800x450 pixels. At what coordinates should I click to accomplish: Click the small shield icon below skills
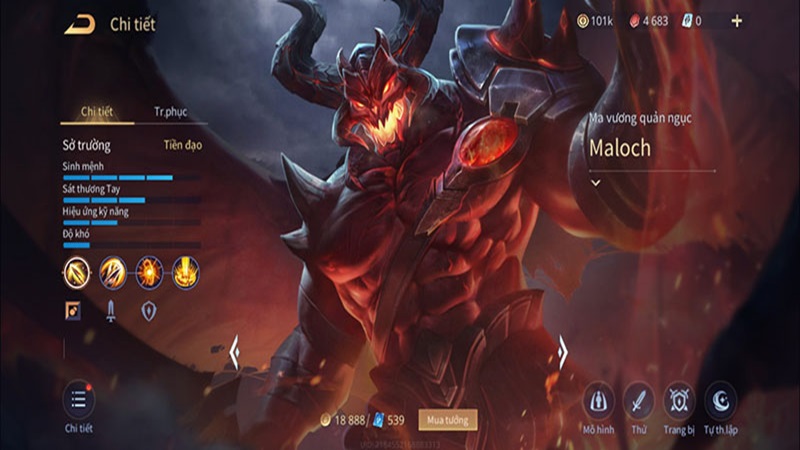pos(148,311)
